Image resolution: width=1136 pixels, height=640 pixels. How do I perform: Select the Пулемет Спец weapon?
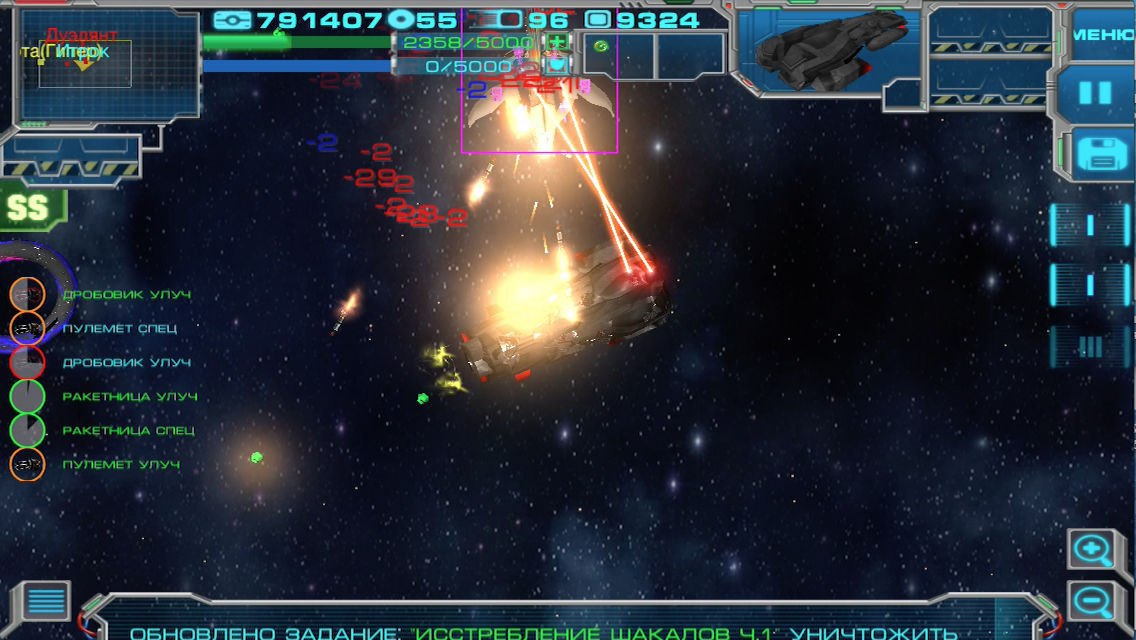click(x=27, y=328)
